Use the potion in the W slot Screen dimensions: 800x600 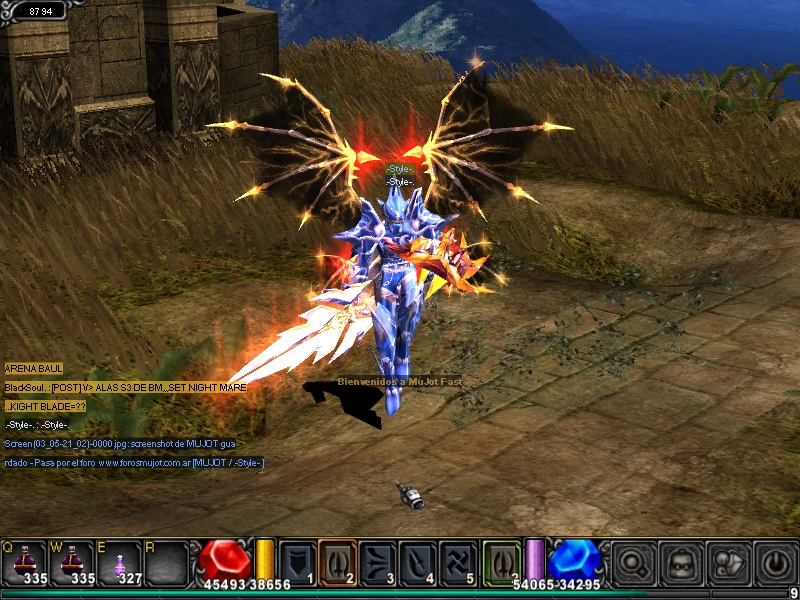[72, 562]
